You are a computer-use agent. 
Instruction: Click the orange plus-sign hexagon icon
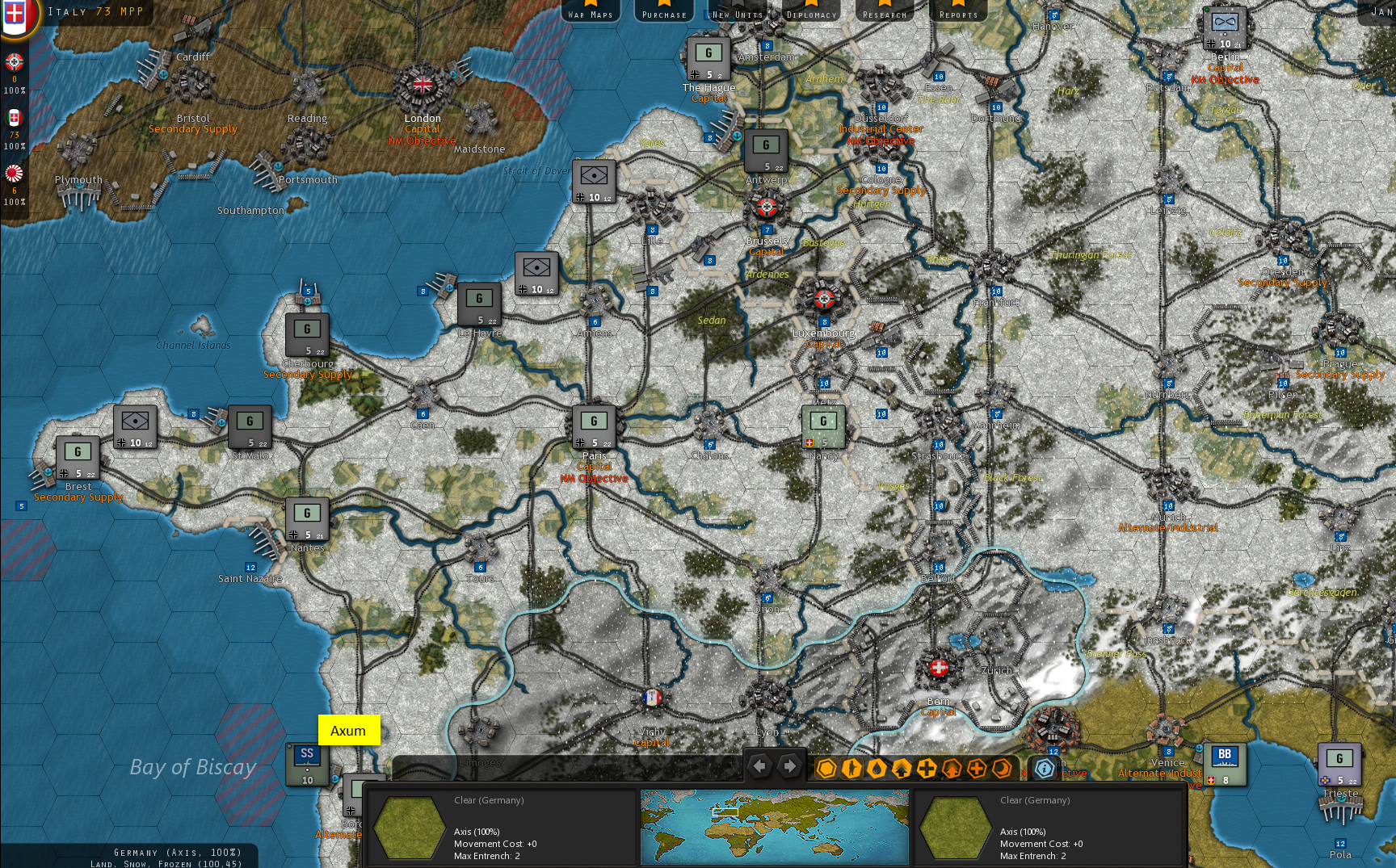point(977,769)
